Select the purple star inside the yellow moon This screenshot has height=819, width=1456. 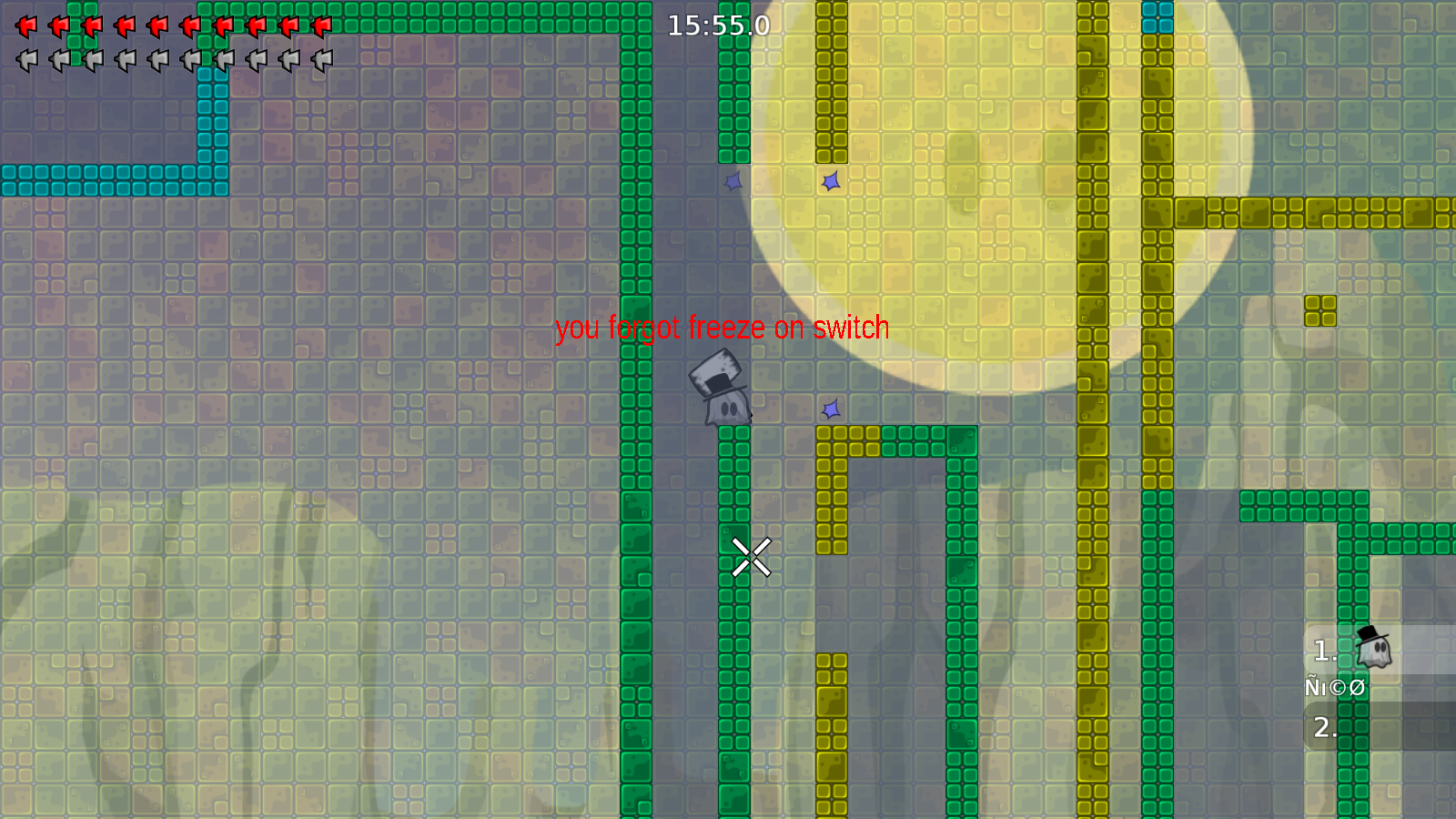click(831, 181)
